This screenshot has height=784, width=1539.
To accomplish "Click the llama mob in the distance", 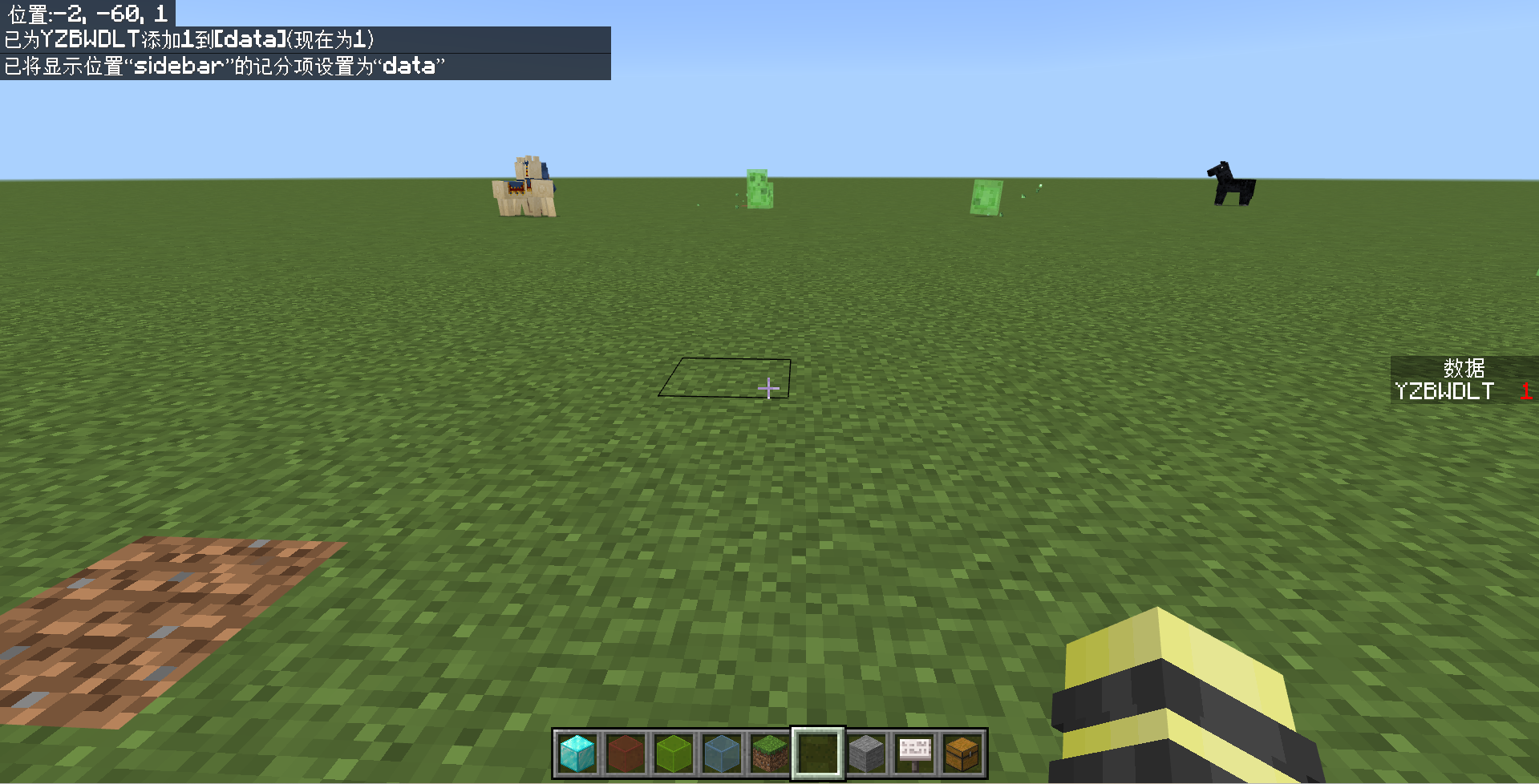I will click(525, 188).
